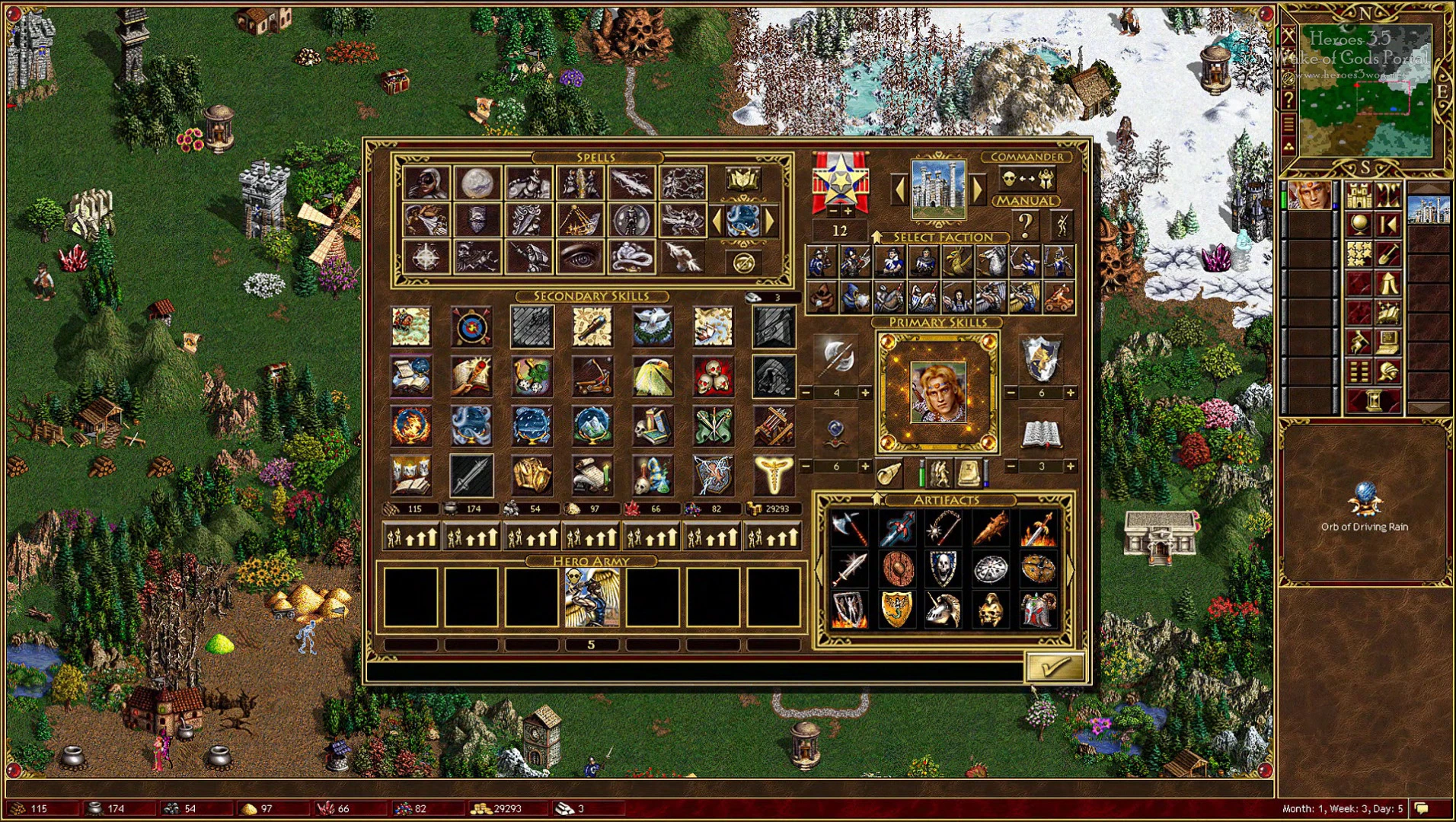Viewport: 1456px width, 822px height.
Task: Switch to the next faction town
Action: 979,189
